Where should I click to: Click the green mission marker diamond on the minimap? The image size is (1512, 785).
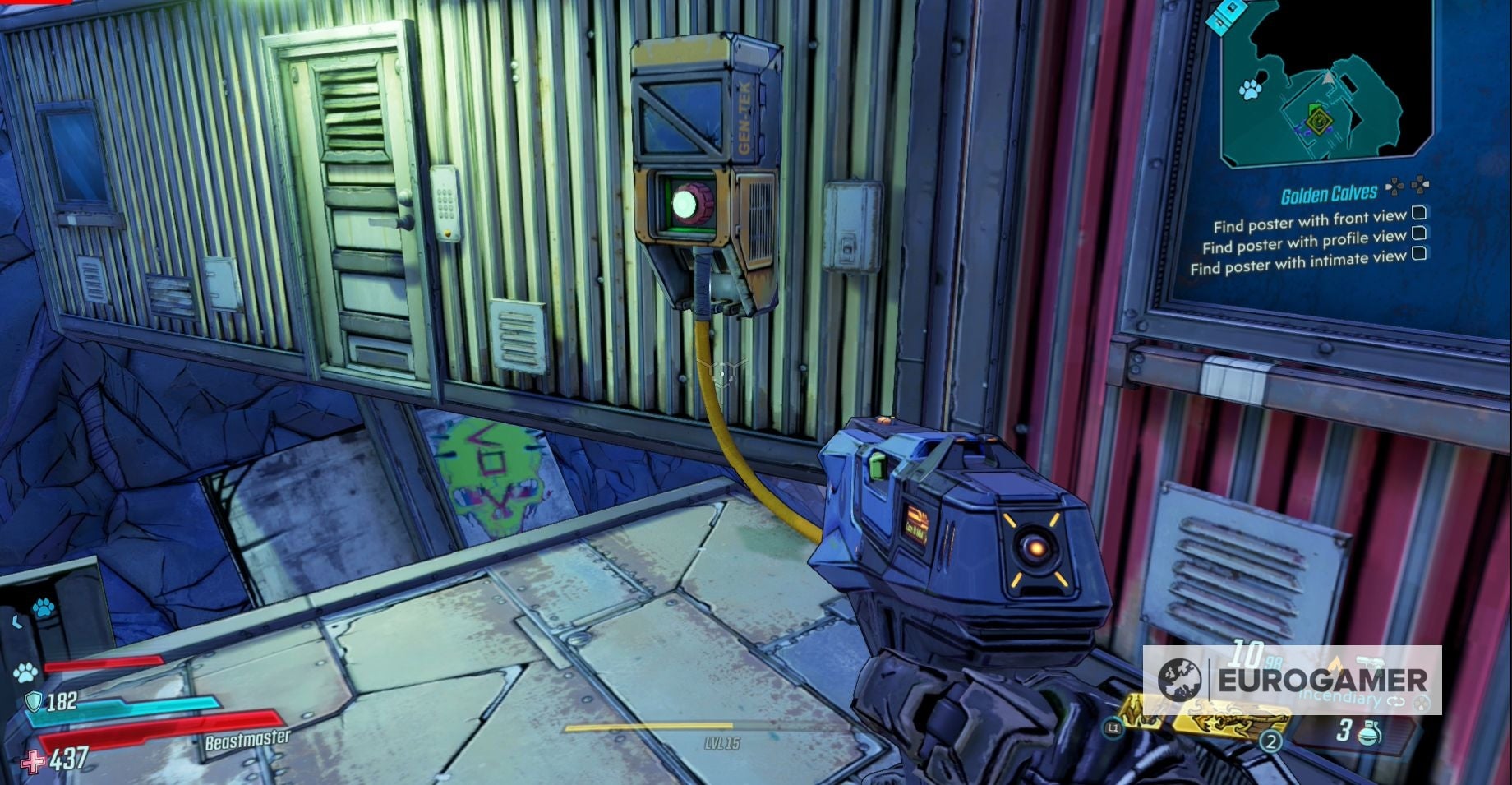click(x=1319, y=122)
